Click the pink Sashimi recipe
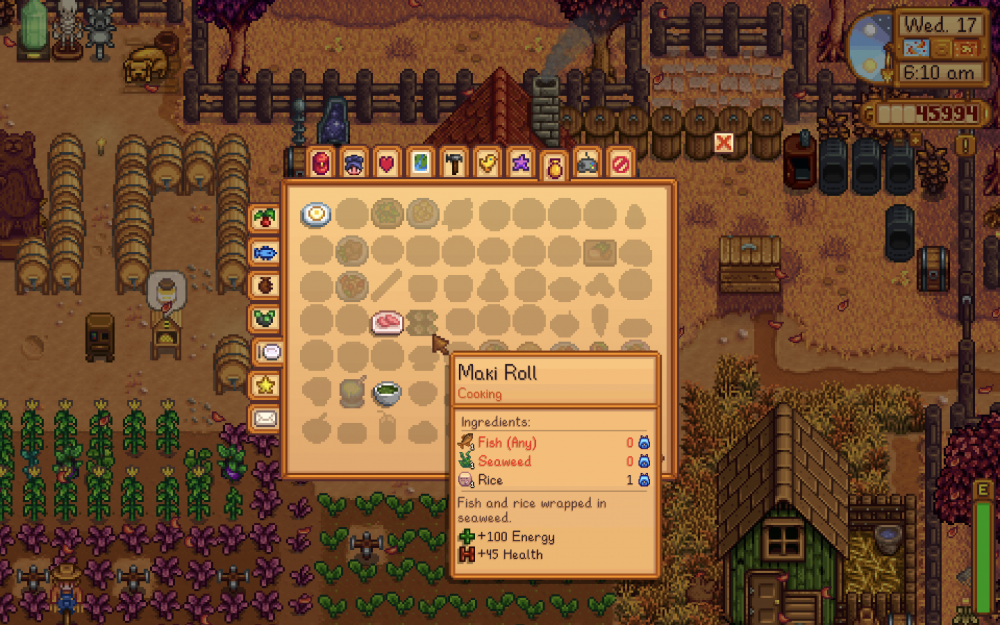 coord(388,321)
